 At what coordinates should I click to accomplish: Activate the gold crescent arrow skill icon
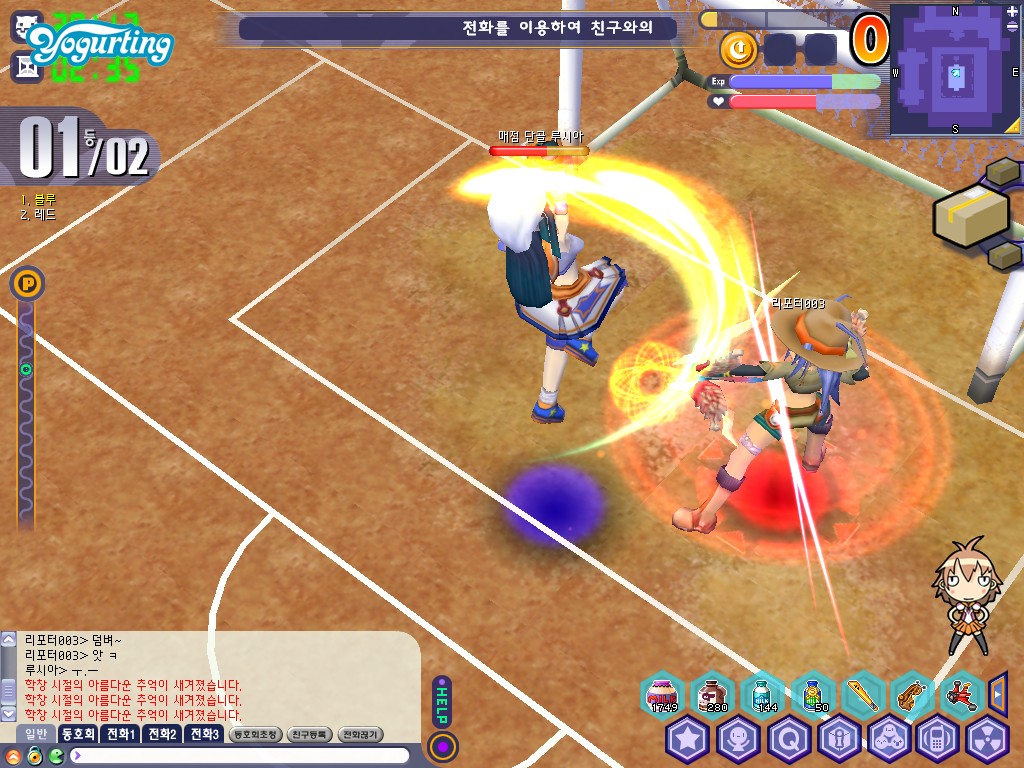coord(737,48)
